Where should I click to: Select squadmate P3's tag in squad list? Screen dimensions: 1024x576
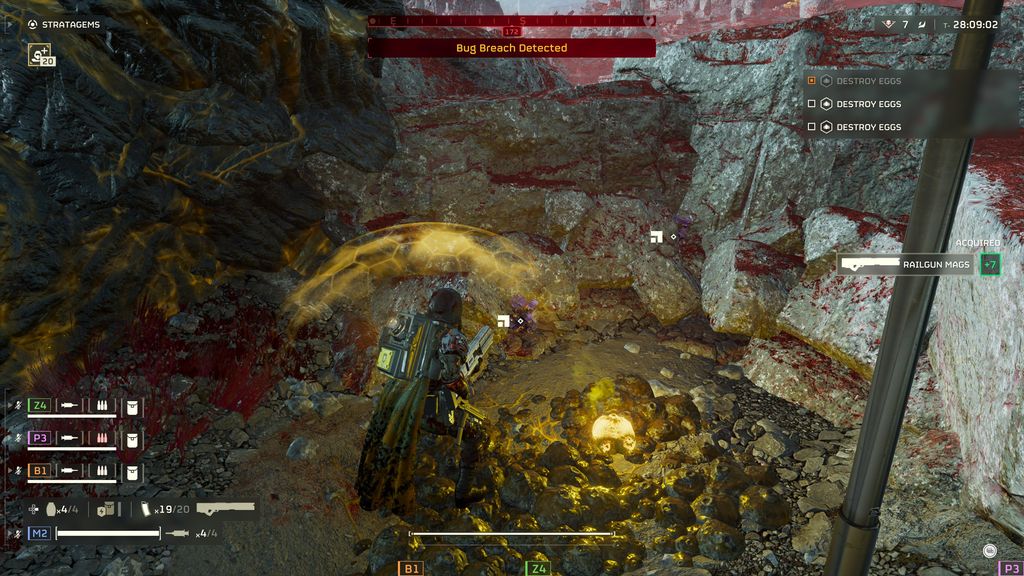[x=40, y=438]
